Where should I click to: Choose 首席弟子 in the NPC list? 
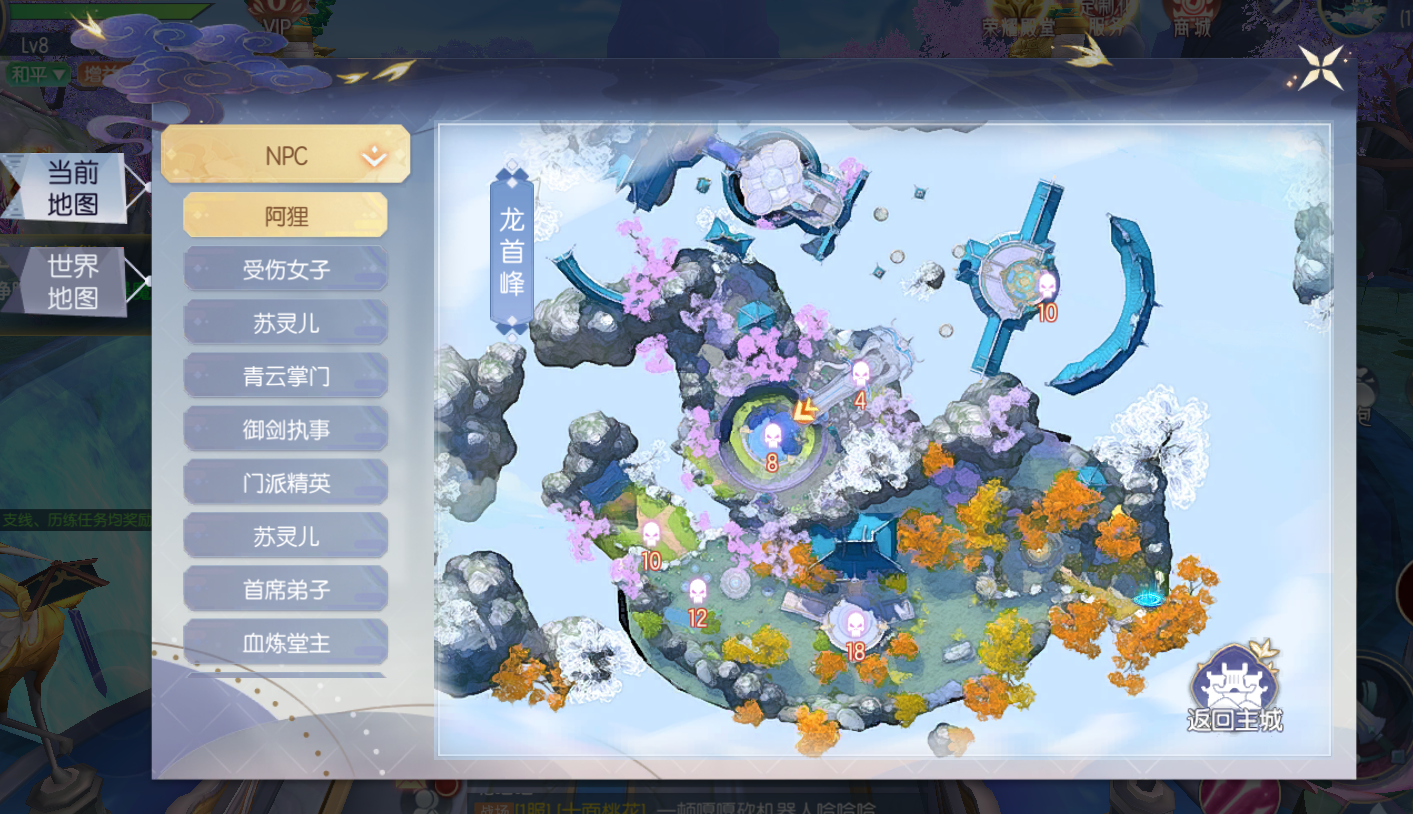(x=285, y=590)
